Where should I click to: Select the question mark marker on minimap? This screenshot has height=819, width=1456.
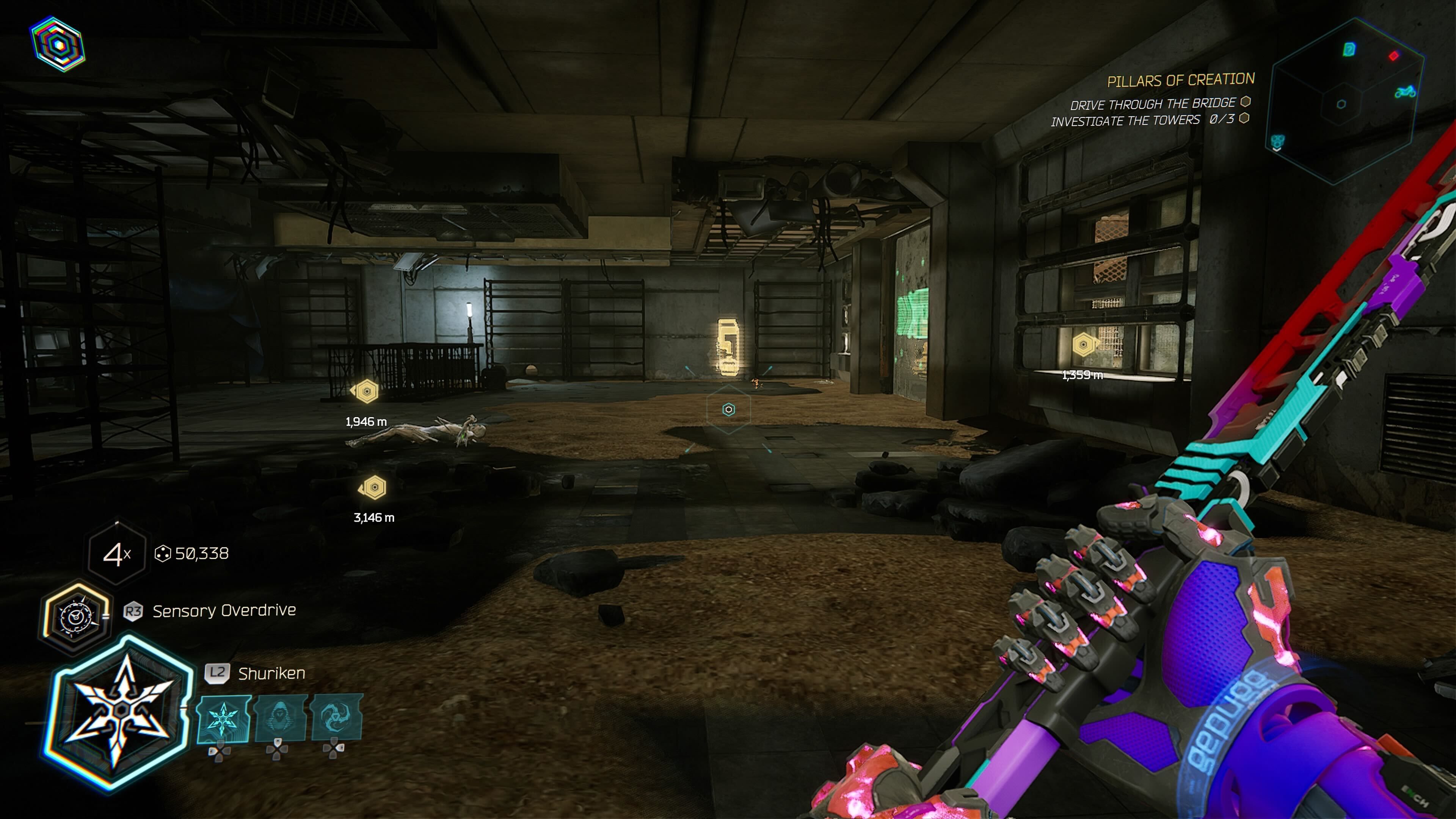pyautogui.click(x=1349, y=50)
